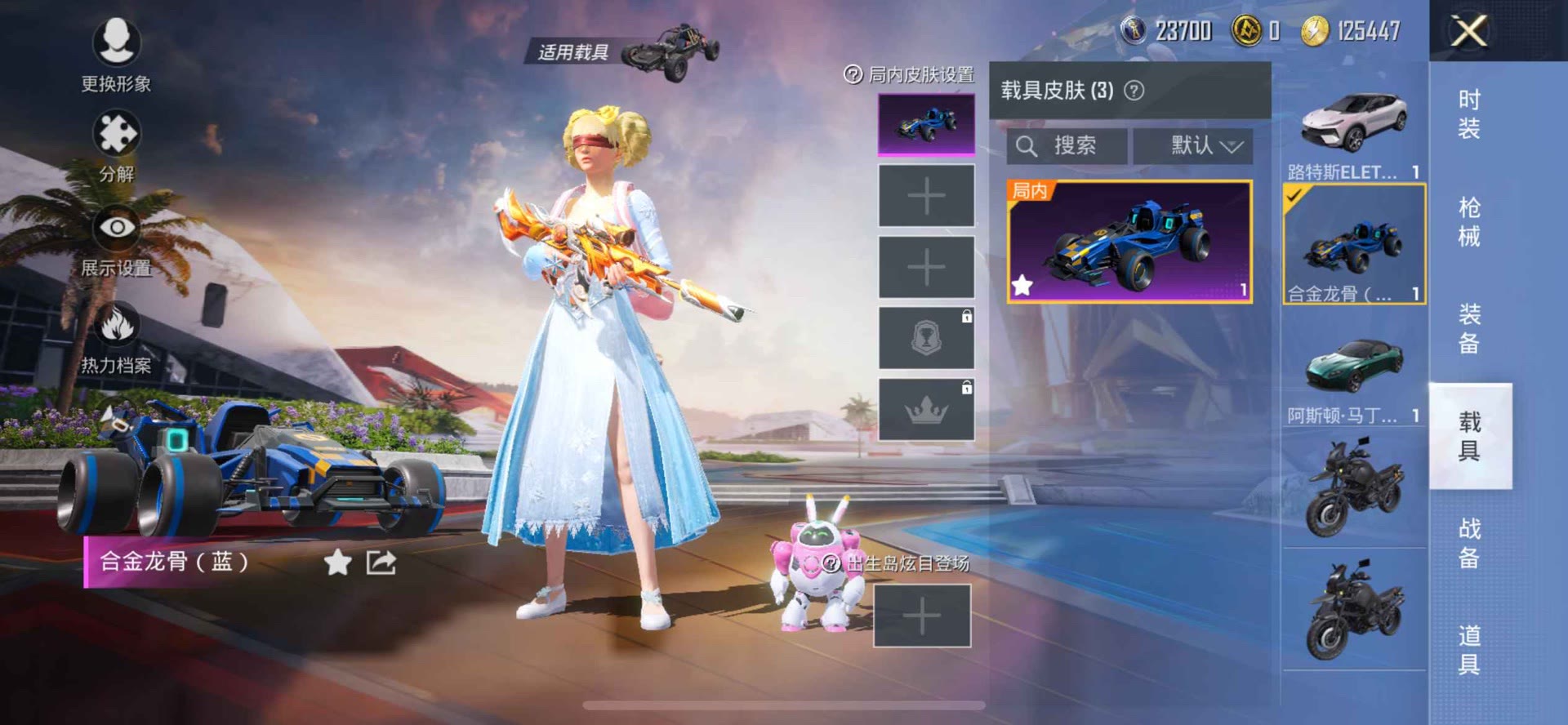
Task: Select the 装备 equipment tab
Action: (1468, 328)
